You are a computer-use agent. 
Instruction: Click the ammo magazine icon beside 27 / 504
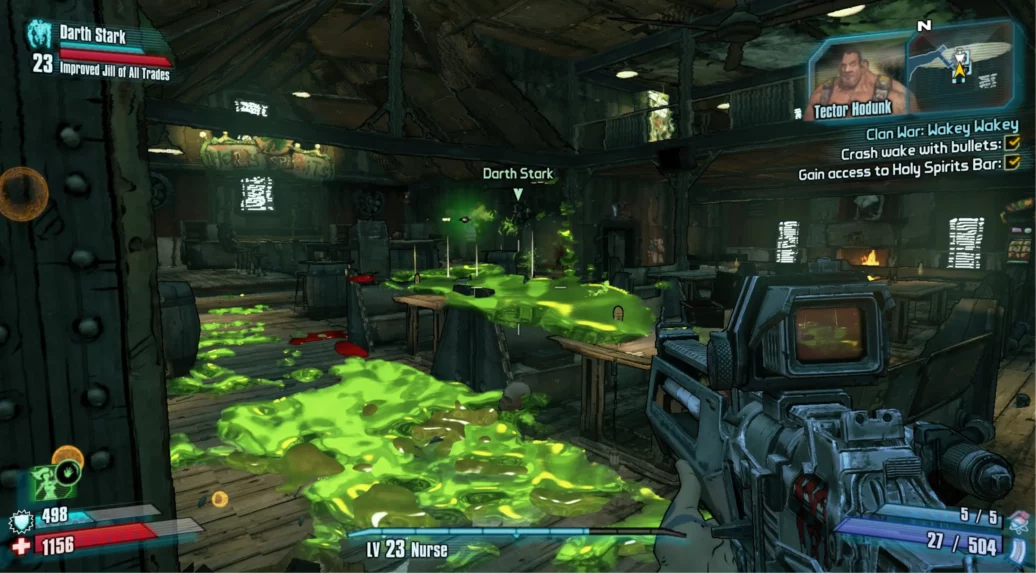[1018, 544]
